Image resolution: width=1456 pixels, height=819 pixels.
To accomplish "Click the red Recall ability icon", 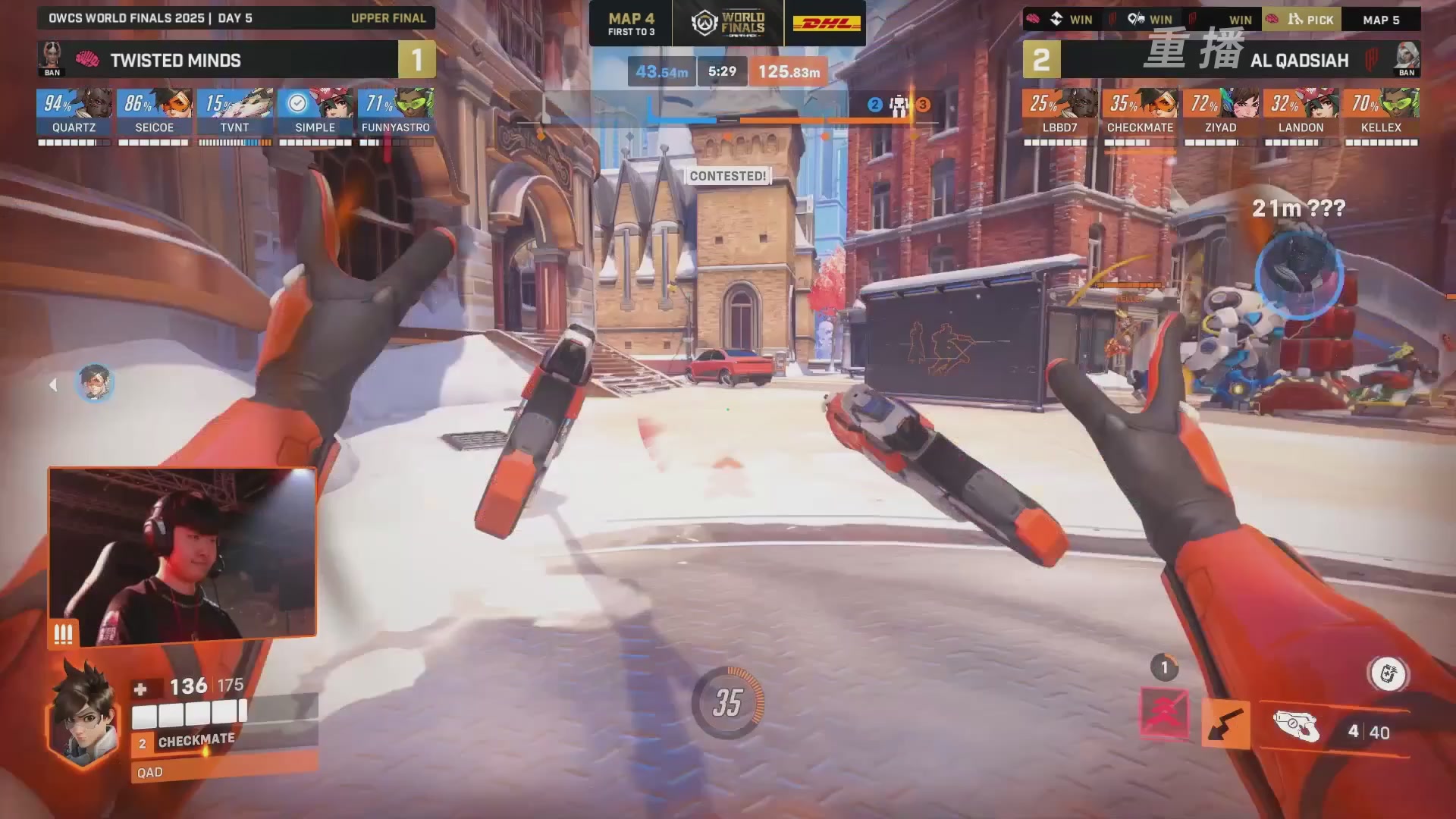I will click(1165, 713).
